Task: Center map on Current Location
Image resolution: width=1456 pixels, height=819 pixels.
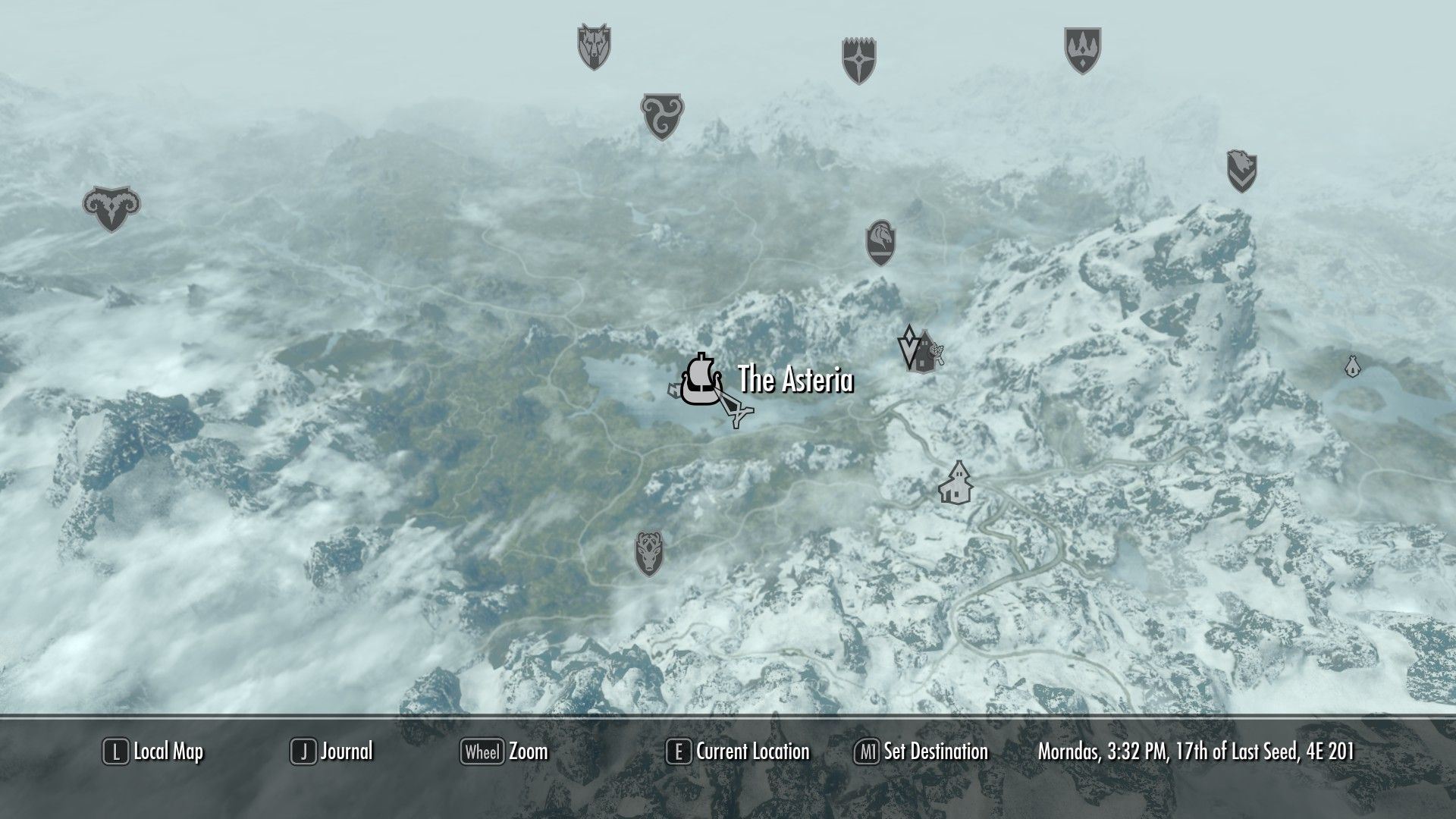Action: (x=738, y=752)
